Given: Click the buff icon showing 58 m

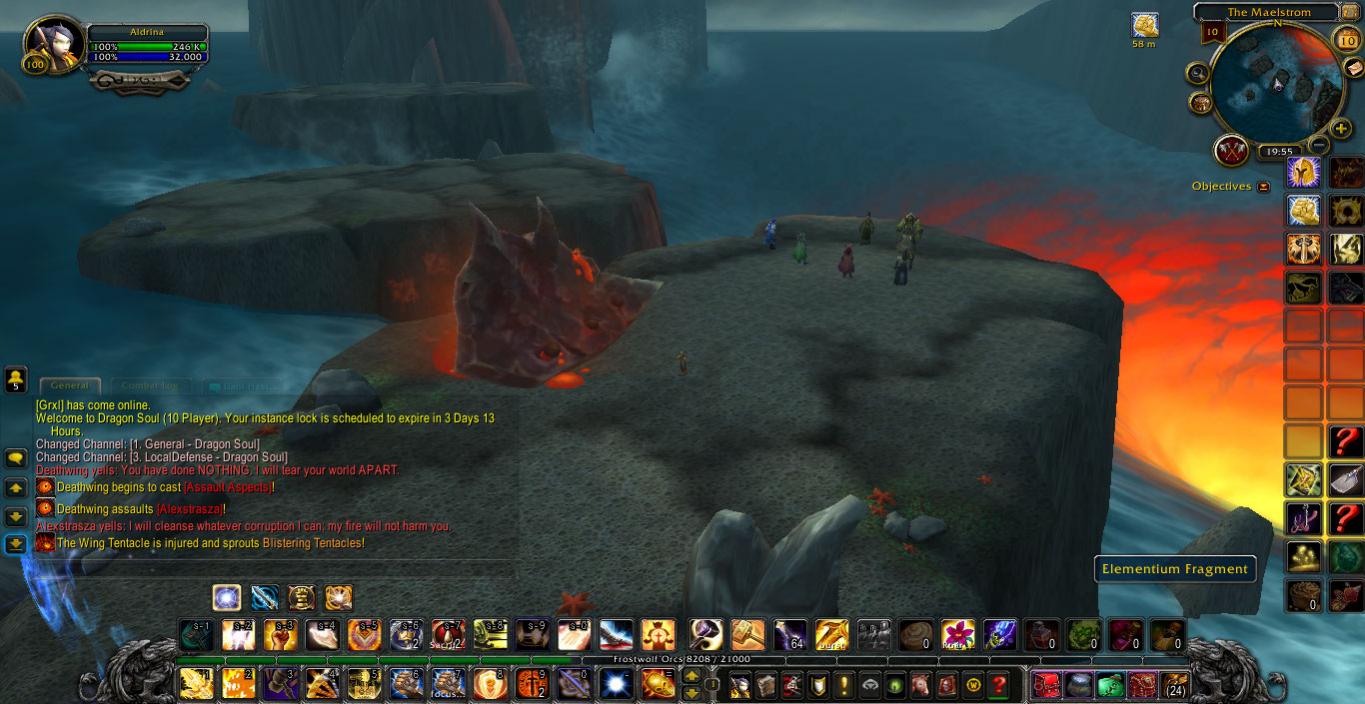Looking at the screenshot, I should coord(1144,25).
